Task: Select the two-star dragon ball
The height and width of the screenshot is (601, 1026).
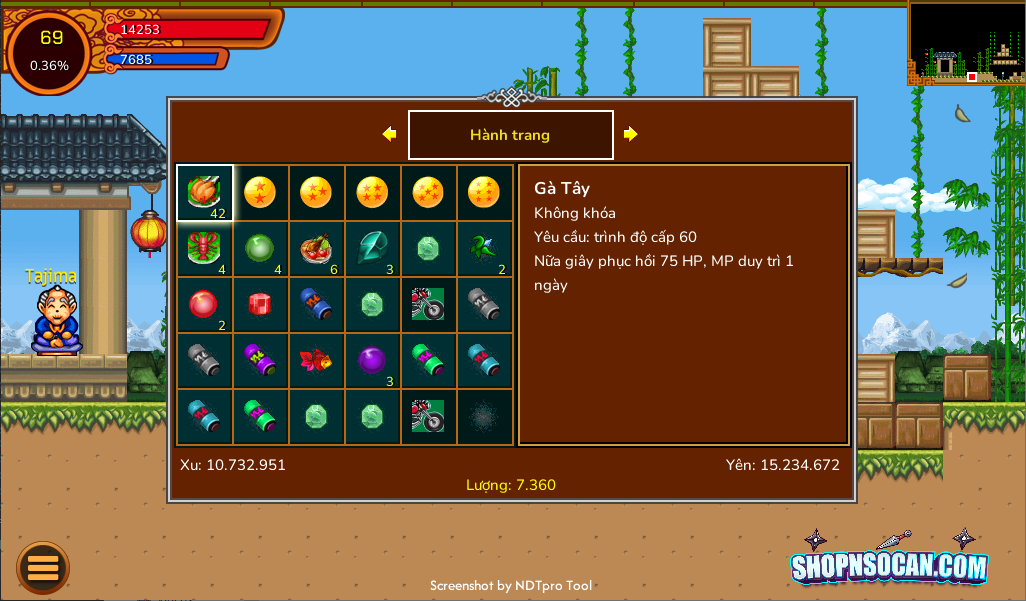Action: coord(260,193)
